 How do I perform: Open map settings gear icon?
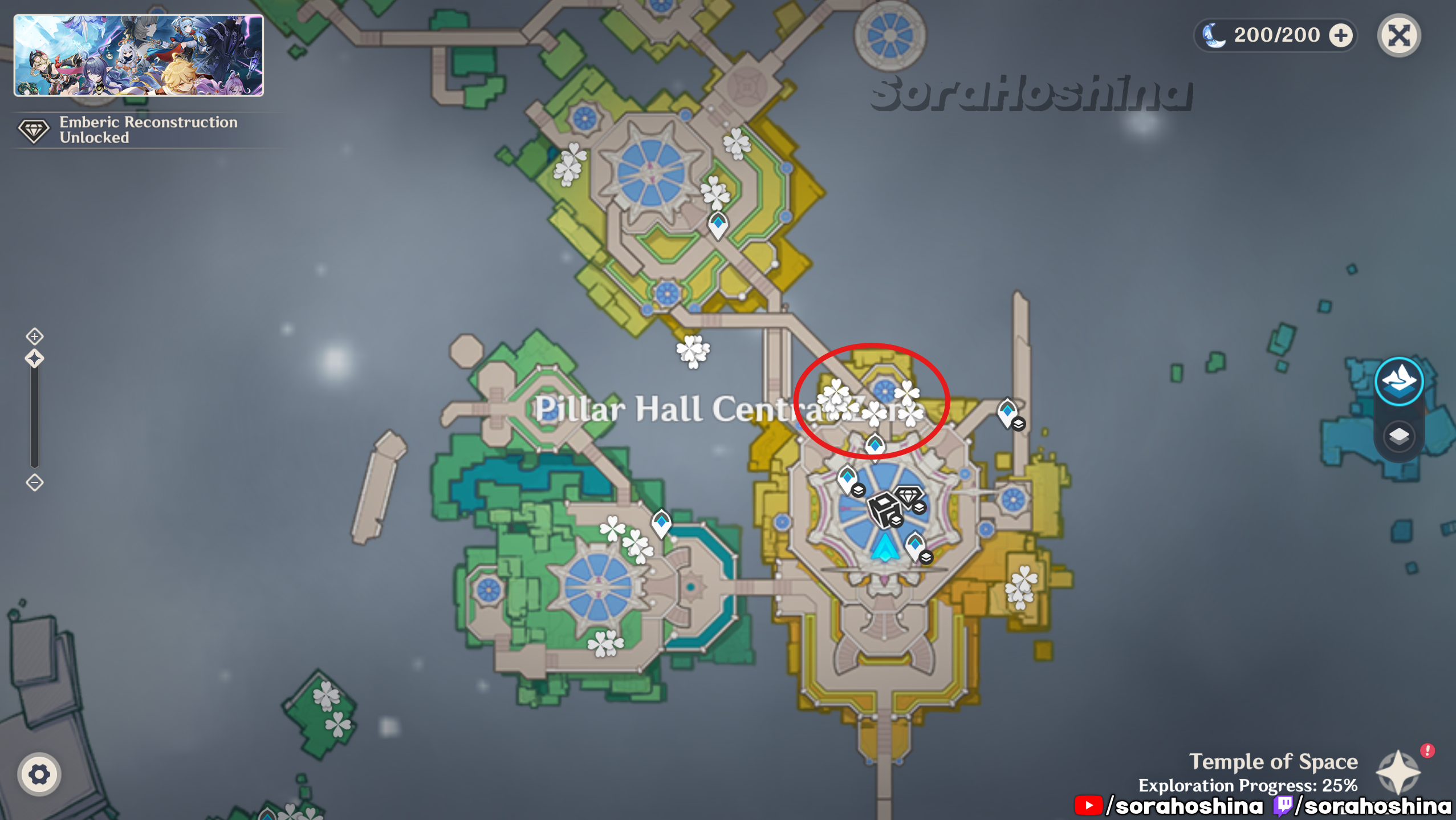(x=39, y=774)
